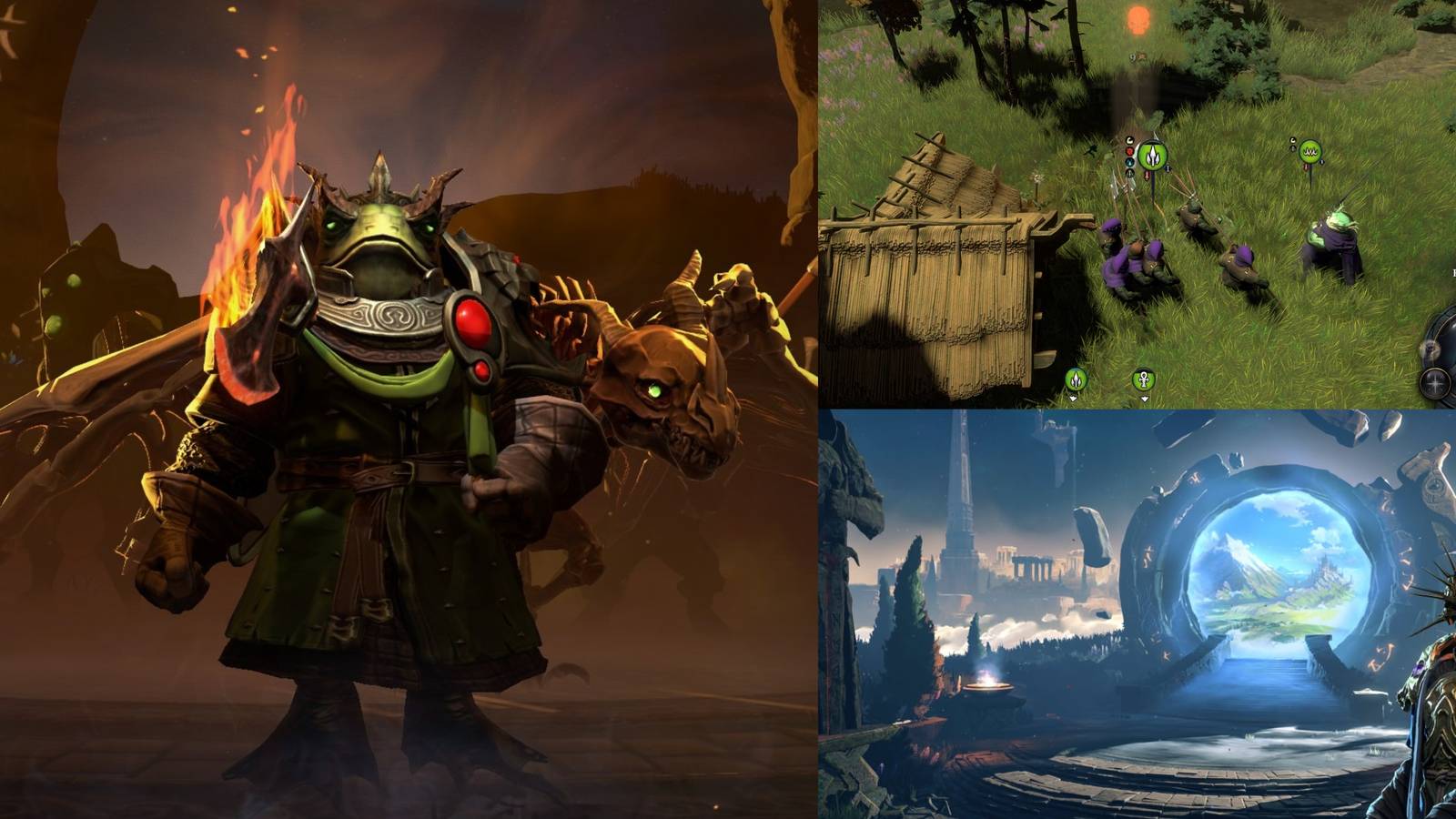Image resolution: width=1456 pixels, height=819 pixels.
Task: Select the trident banner above the goblin spearmen
Action: click(1151, 157)
